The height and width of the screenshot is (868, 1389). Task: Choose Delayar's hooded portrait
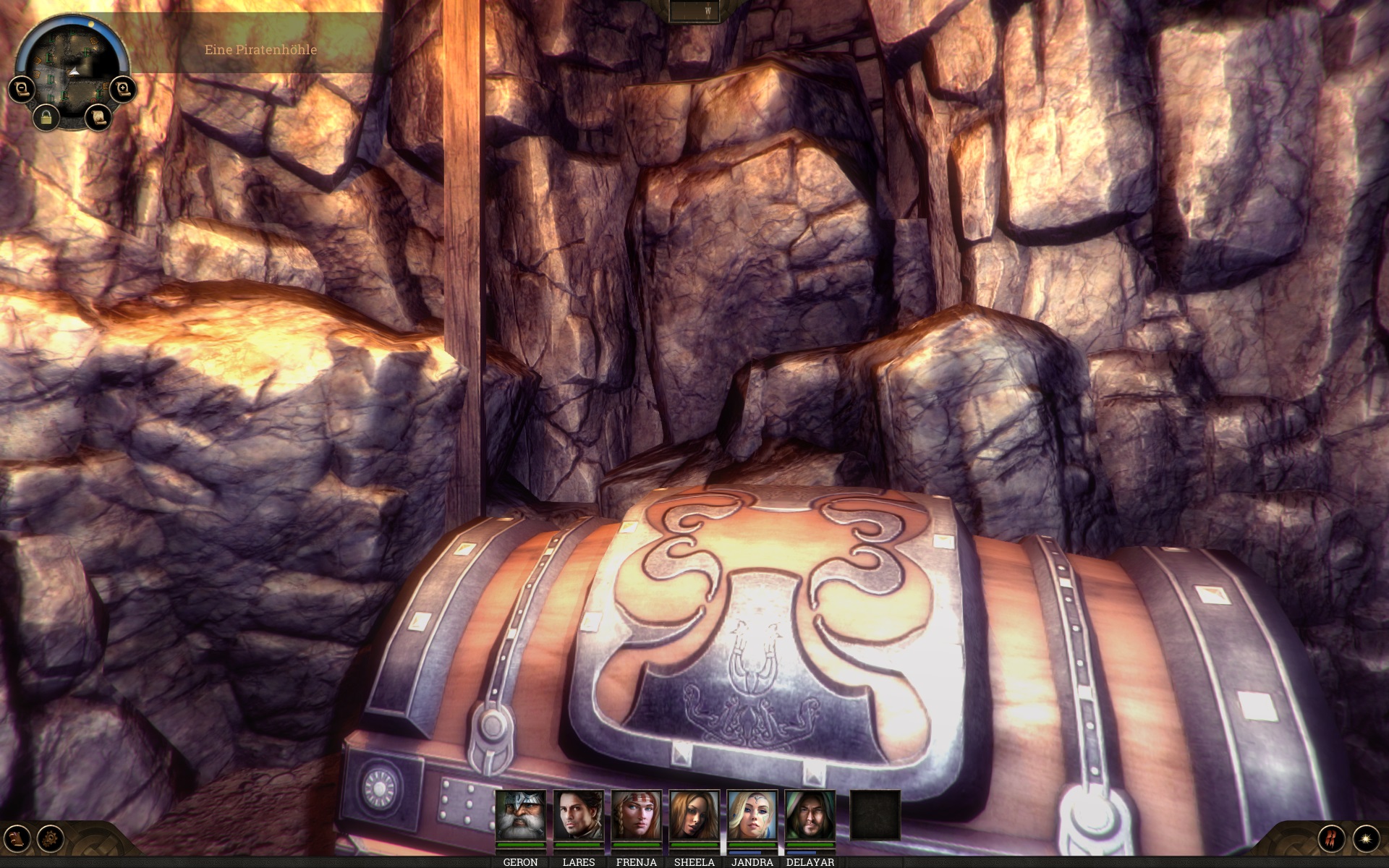810,816
